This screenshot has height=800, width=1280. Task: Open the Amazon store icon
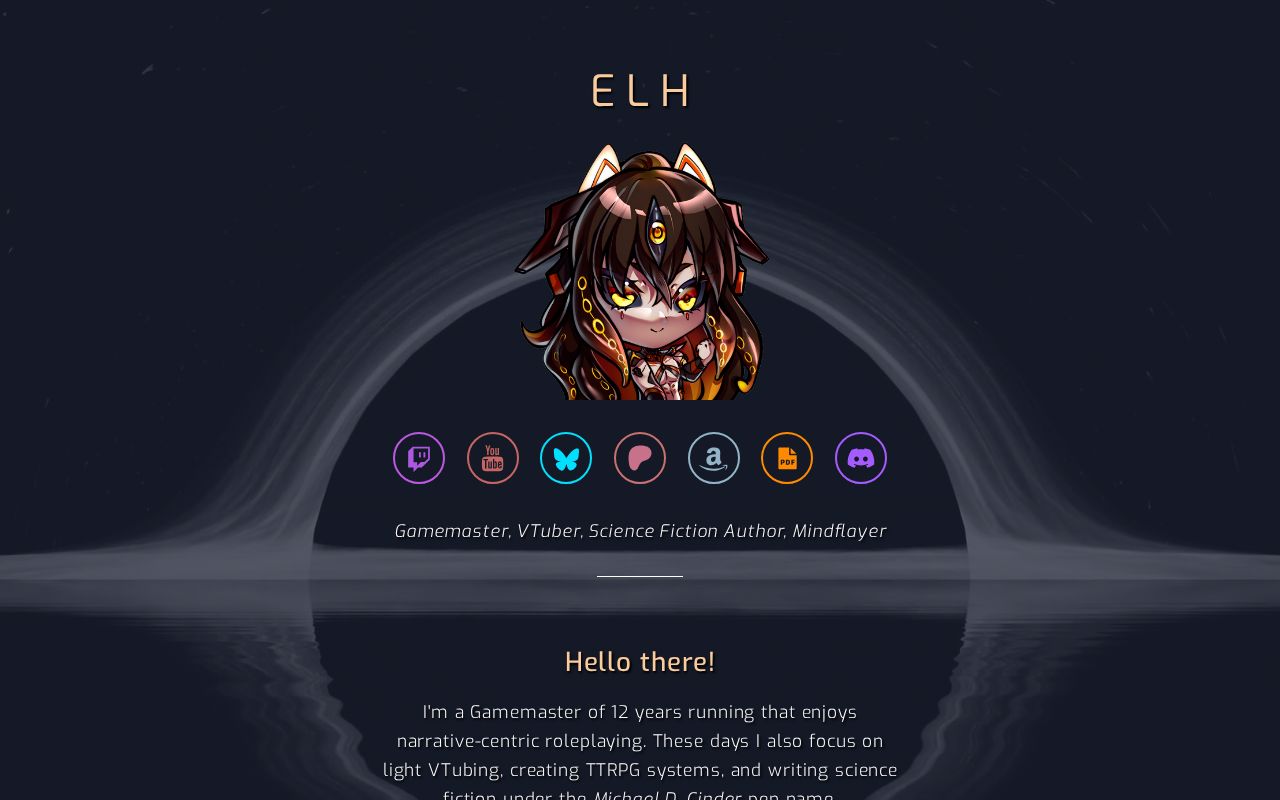(x=713, y=458)
